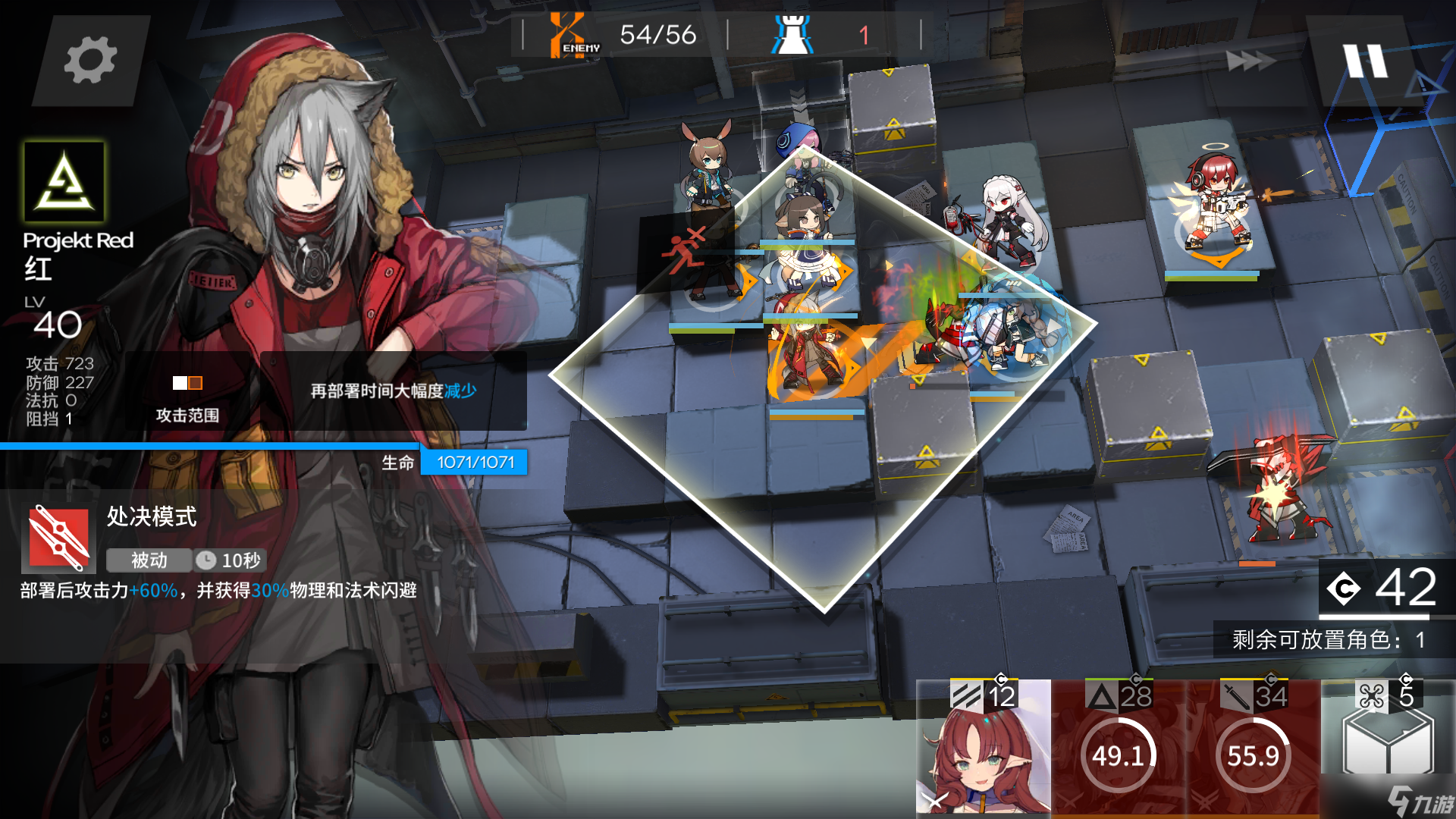Select the cooldown operator card costing 34
Screen dimensions: 1456x819
coord(1253,748)
